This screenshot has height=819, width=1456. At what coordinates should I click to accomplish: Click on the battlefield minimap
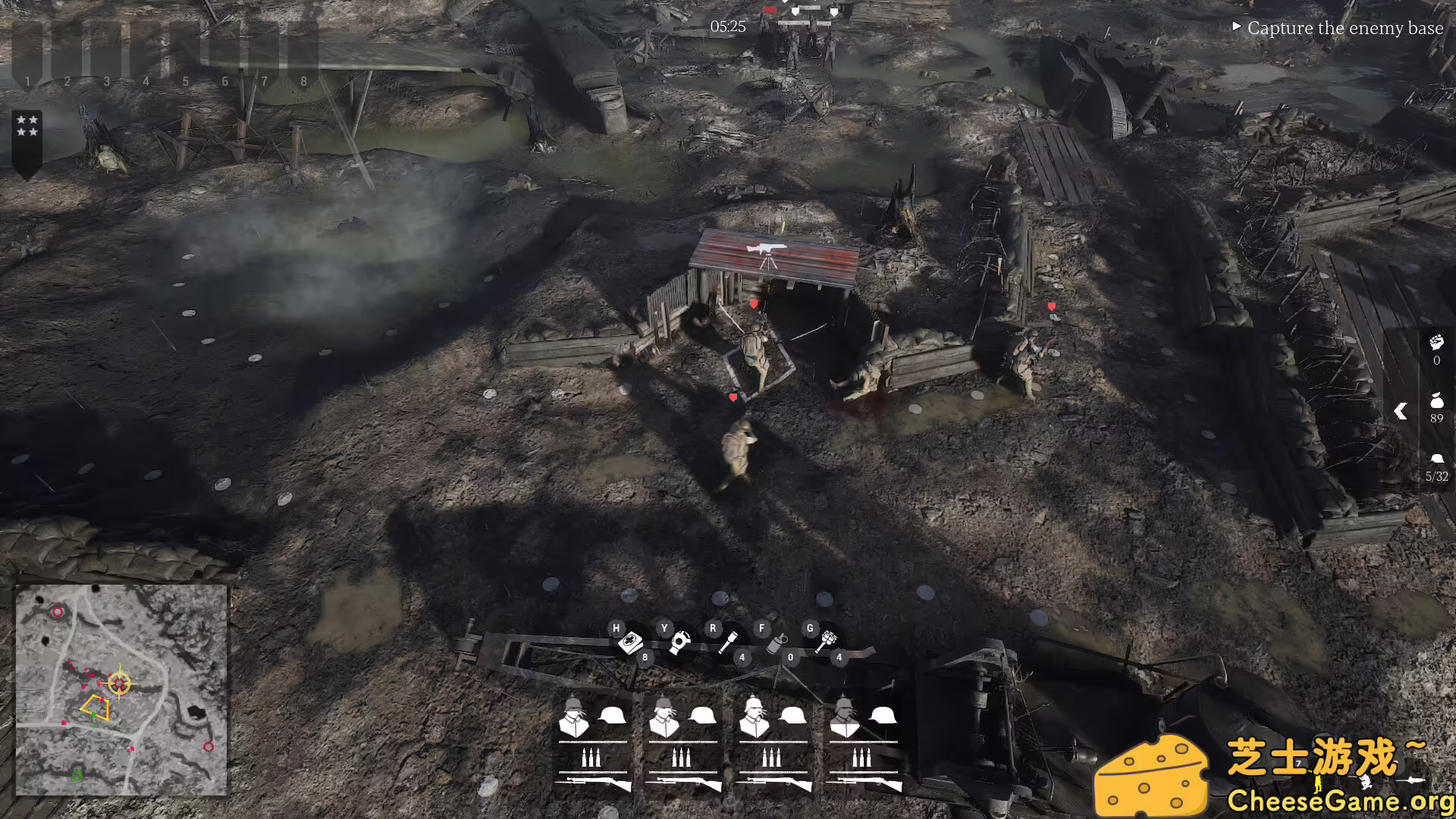(121, 690)
